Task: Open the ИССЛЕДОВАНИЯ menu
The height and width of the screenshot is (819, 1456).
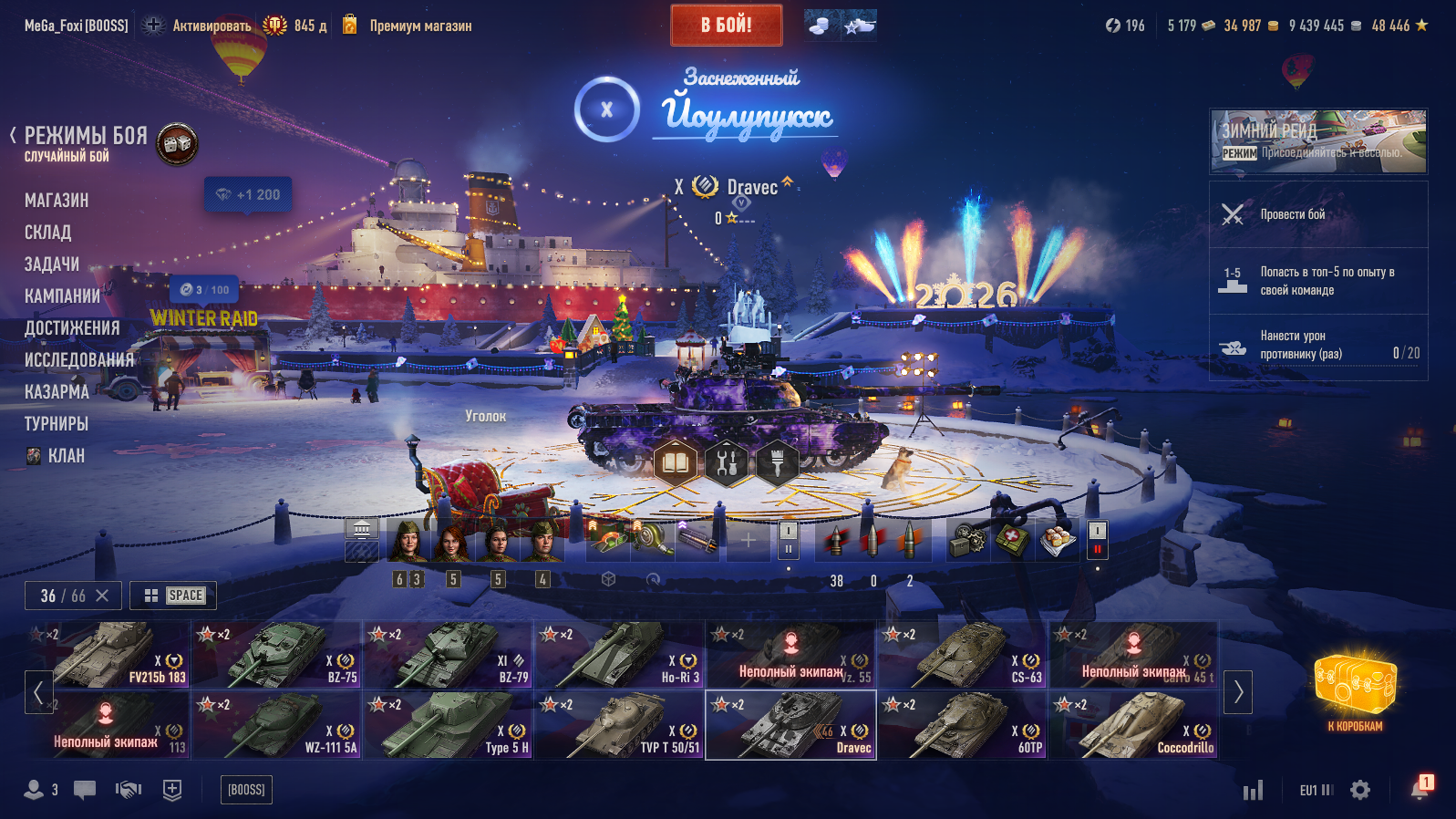Action: [x=79, y=360]
